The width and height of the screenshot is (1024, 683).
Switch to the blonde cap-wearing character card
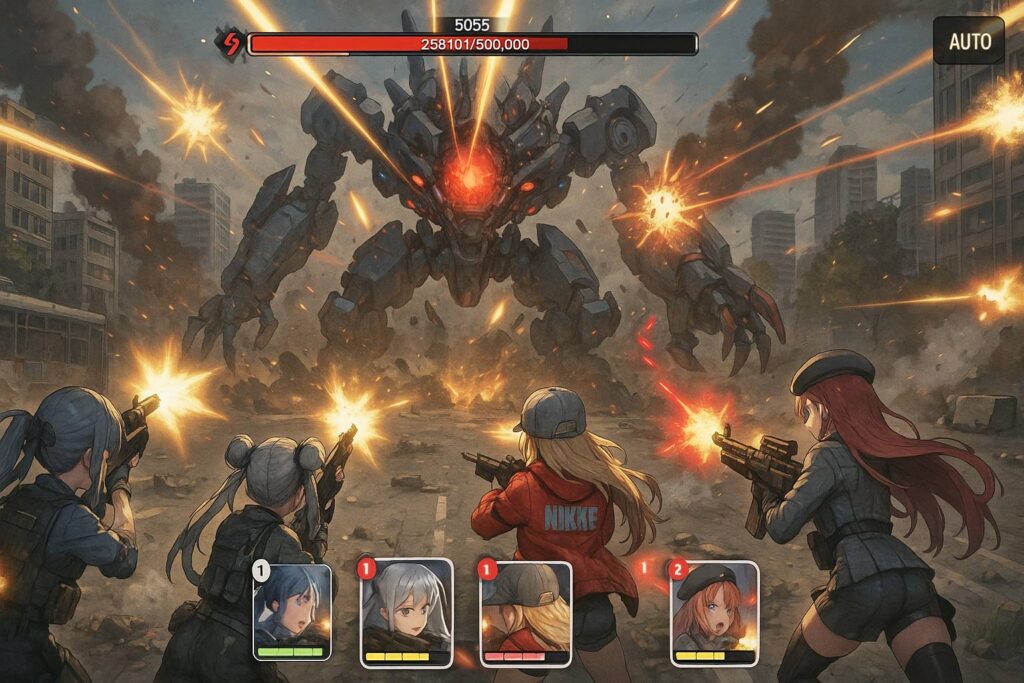pyautogui.click(x=526, y=611)
